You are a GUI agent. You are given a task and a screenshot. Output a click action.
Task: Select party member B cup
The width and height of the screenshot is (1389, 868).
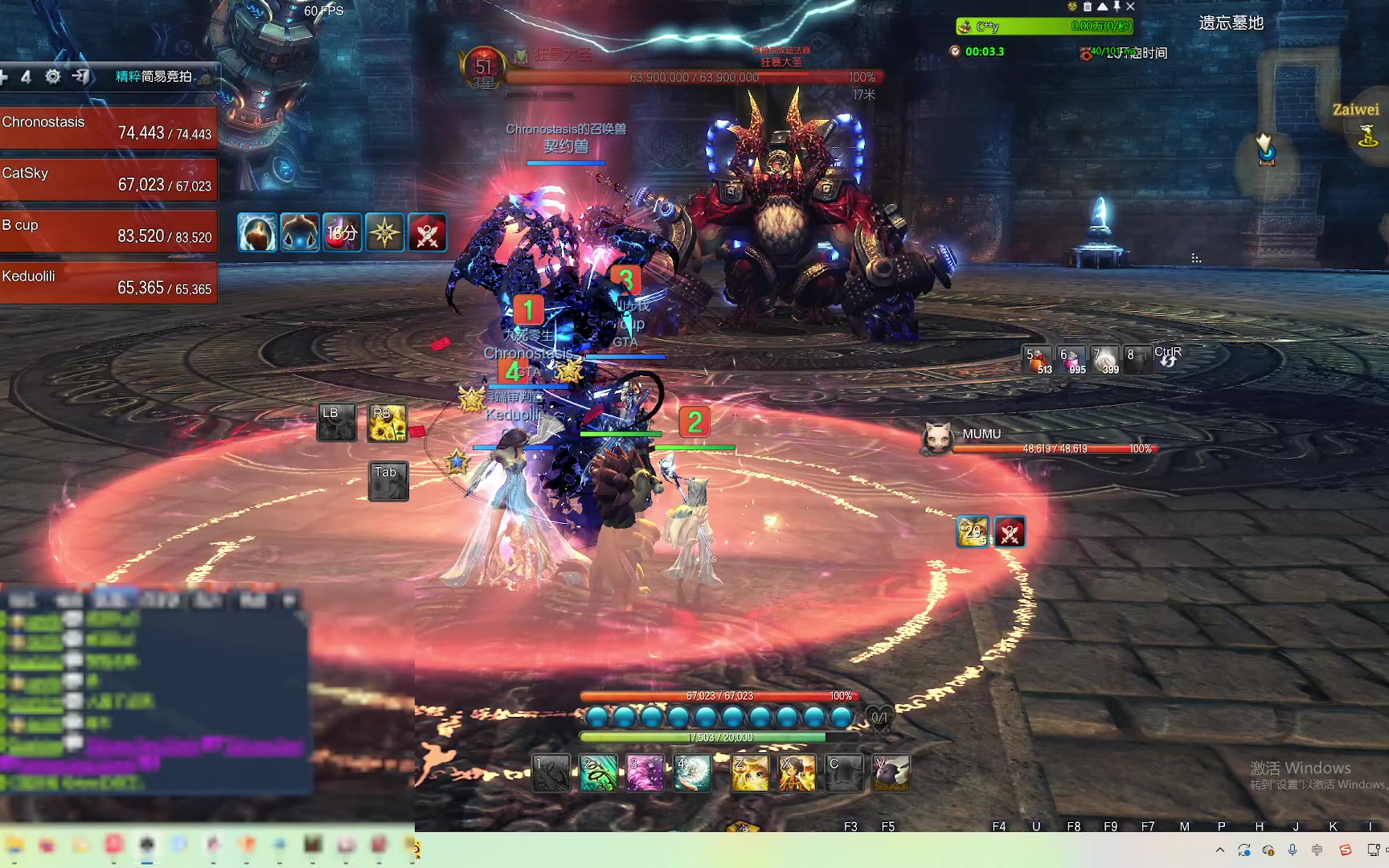click(109, 231)
